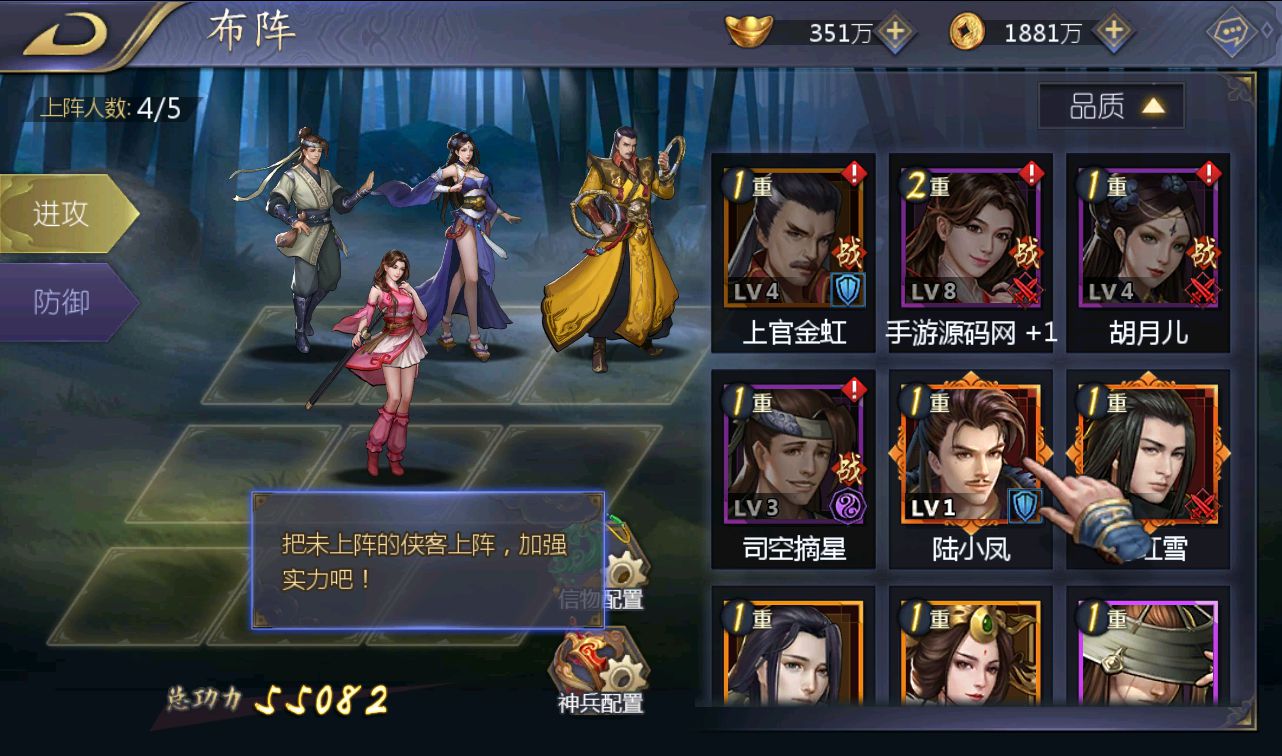Open the chat message diamond icon top right

(x=1233, y=33)
